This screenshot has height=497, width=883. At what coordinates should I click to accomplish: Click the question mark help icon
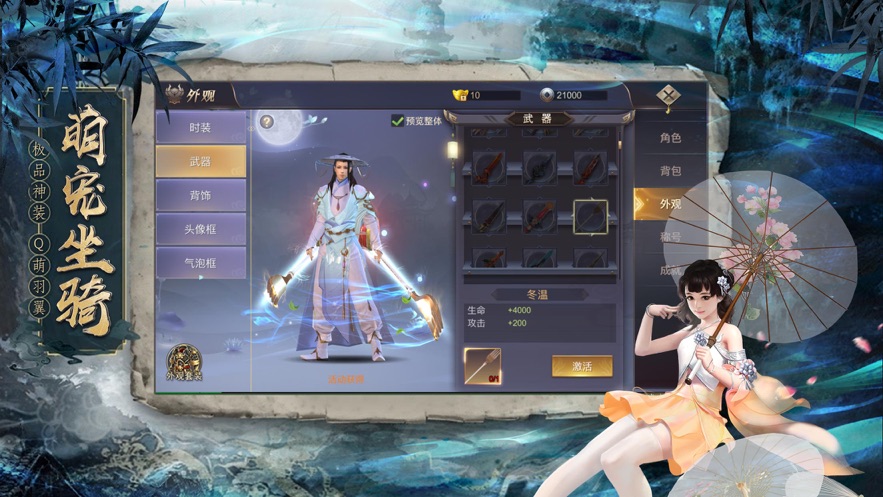click(267, 122)
